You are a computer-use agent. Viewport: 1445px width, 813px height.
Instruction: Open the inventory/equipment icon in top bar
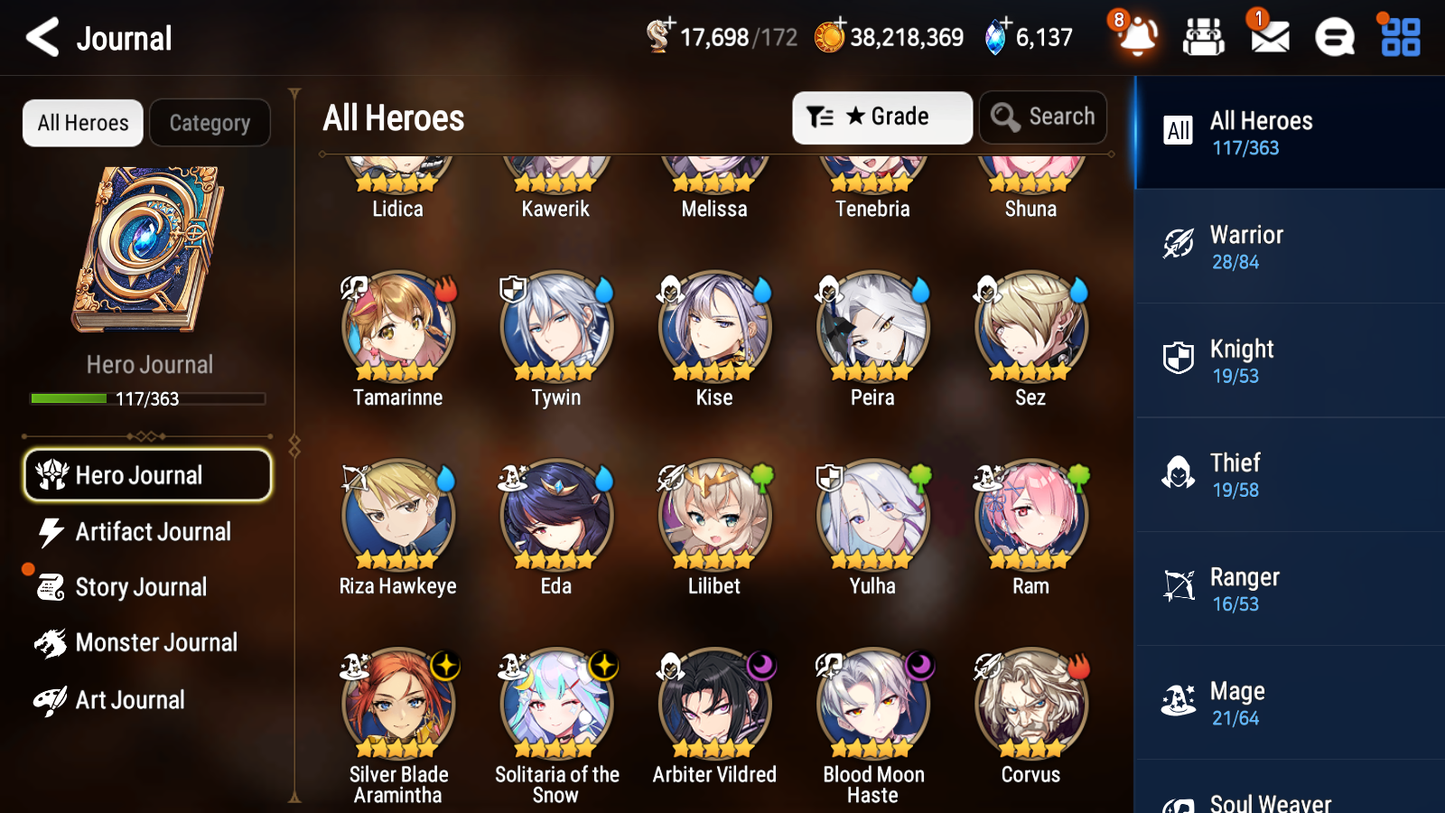tap(1203, 36)
